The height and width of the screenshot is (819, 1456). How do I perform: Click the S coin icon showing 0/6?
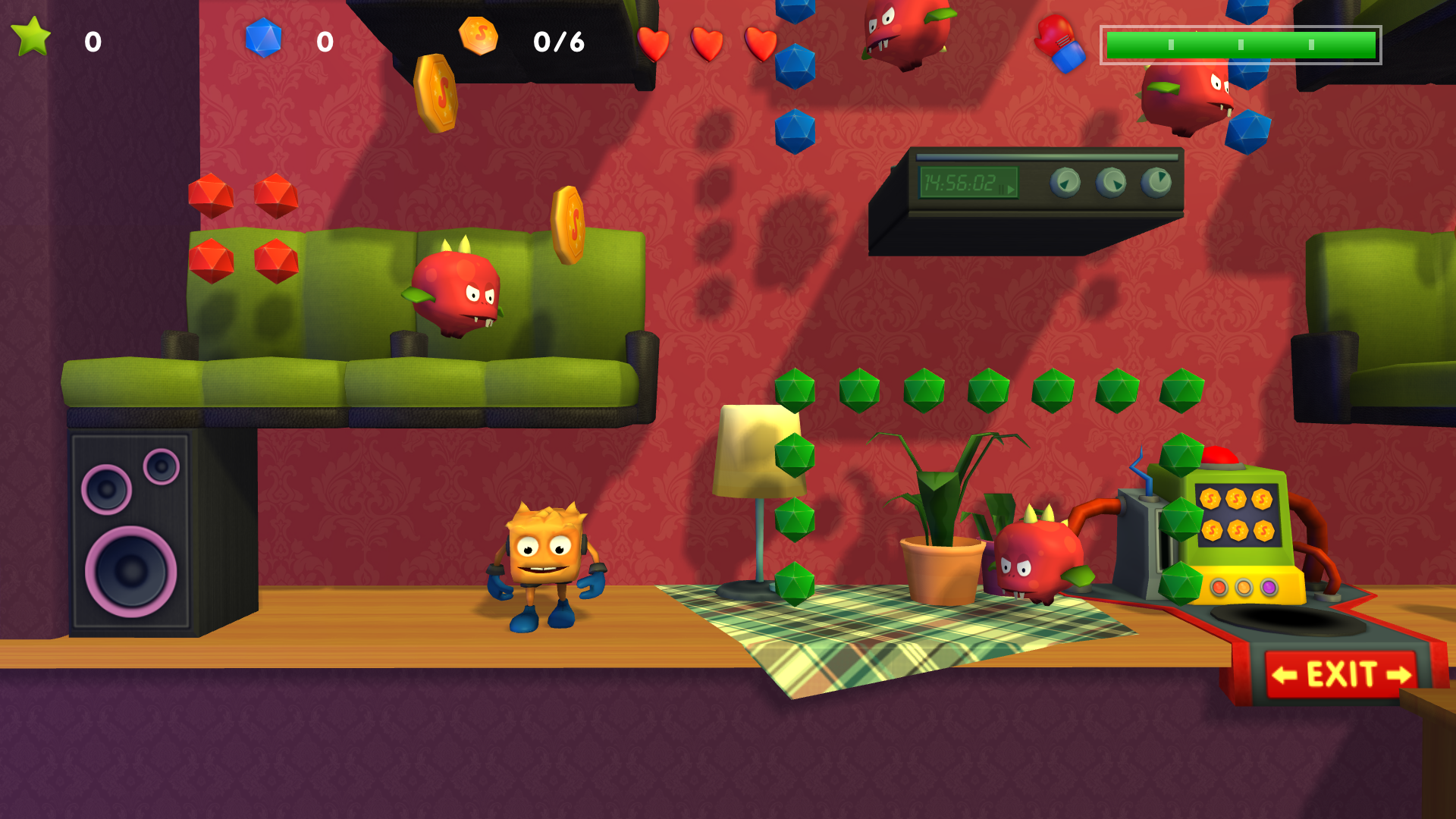[478, 35]
